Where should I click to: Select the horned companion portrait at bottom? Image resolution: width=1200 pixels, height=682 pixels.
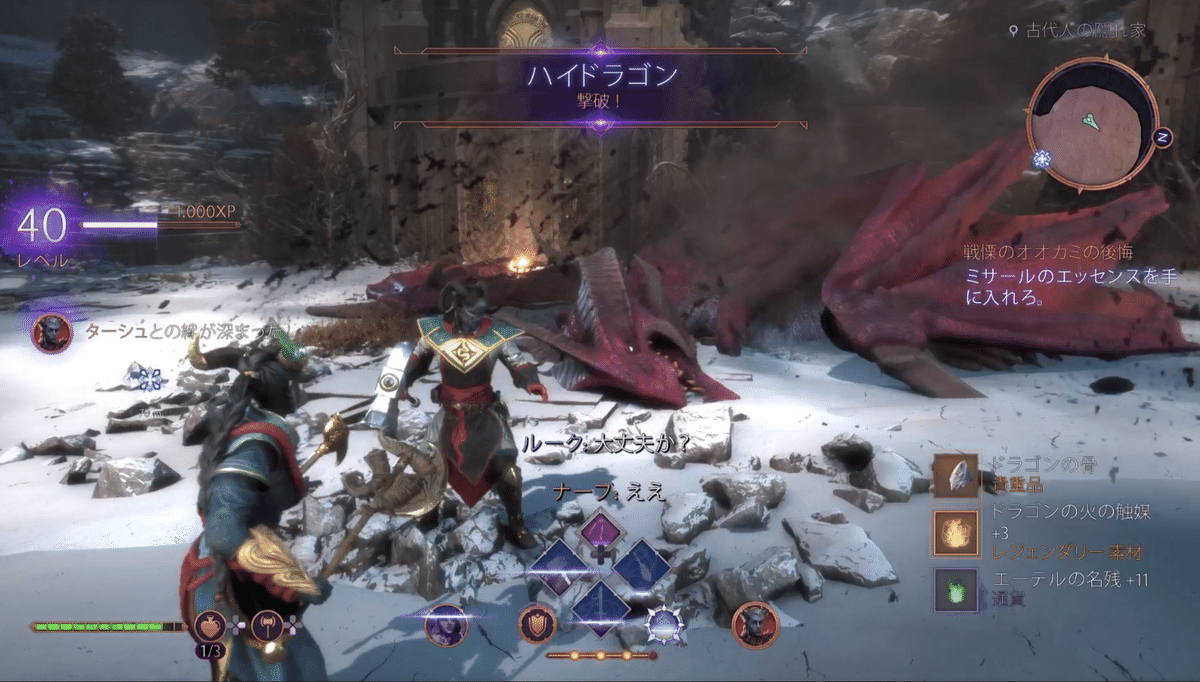point(755,624)
